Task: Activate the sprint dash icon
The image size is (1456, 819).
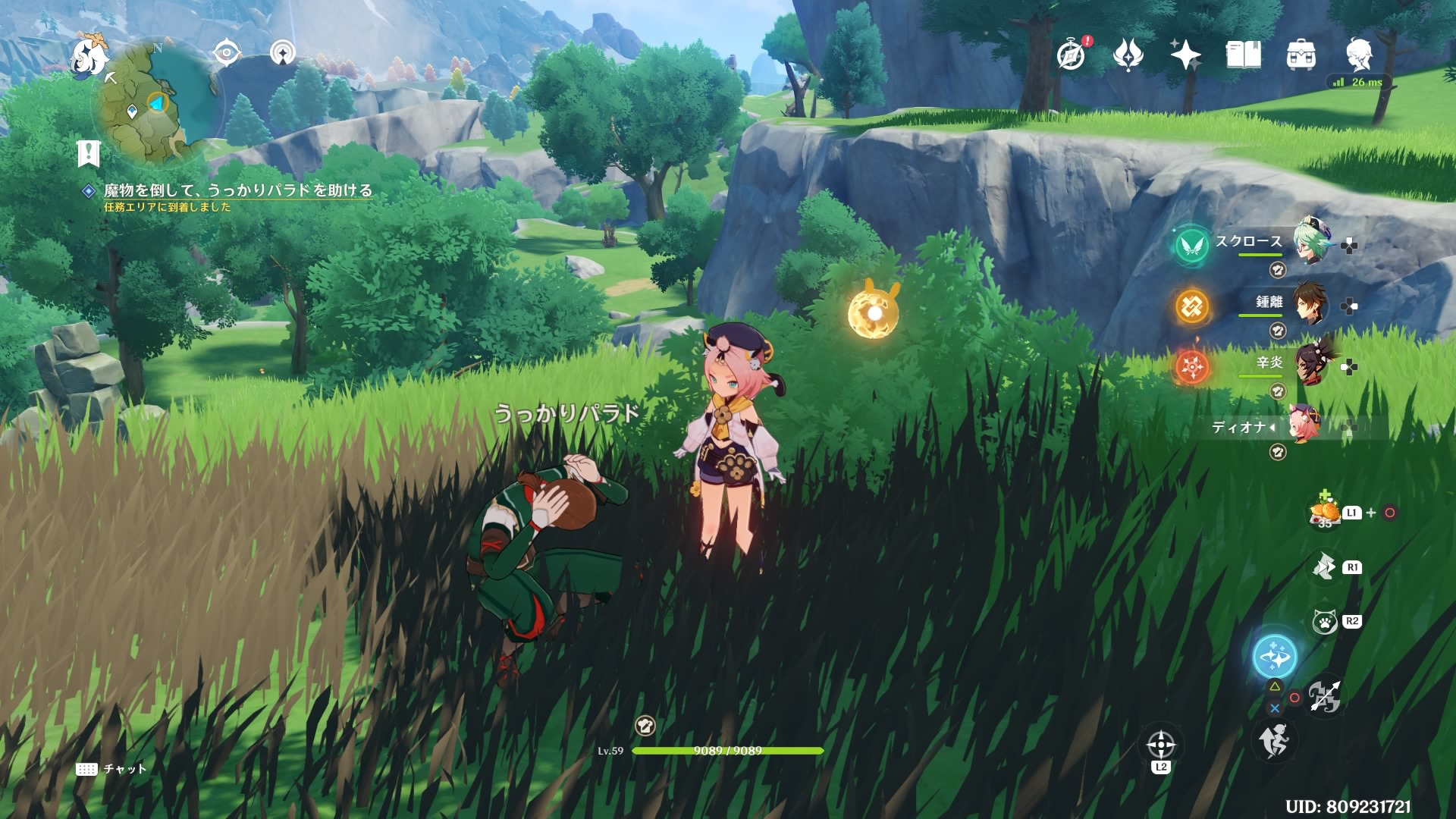Action: click(x=1274, y=740)
